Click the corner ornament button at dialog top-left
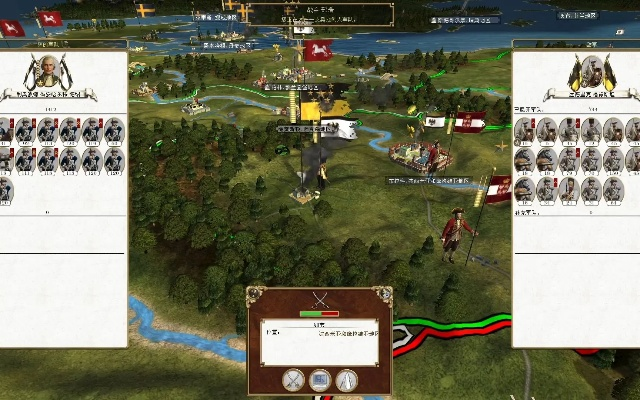Viewport: 640px width, 400px height. click(254, 293)
